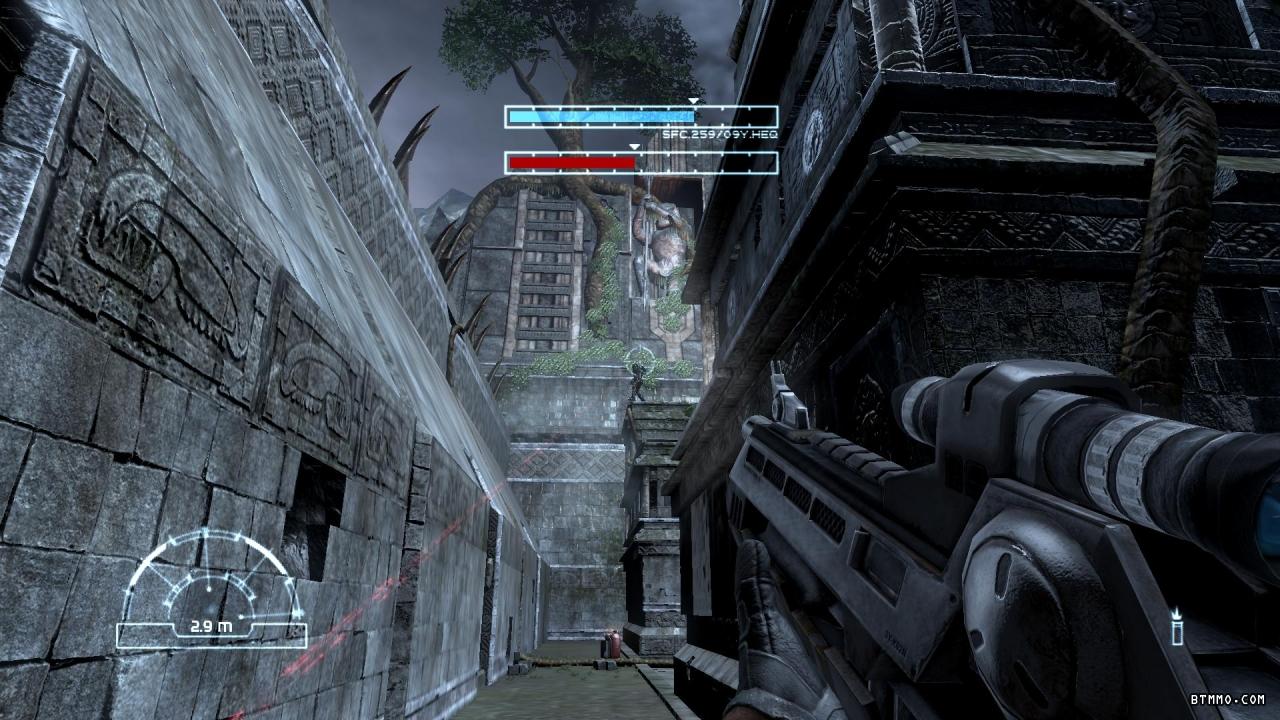
Task: Select the flare icon beside the rifle
Action: (x=1178, y=627)
